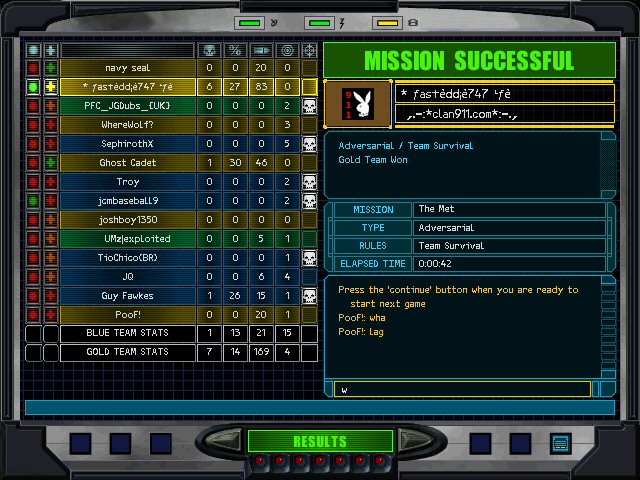Select SephirothX in the player list
Image resolution: width=640 pixels, height=480 pixels.
pos(127,144)
